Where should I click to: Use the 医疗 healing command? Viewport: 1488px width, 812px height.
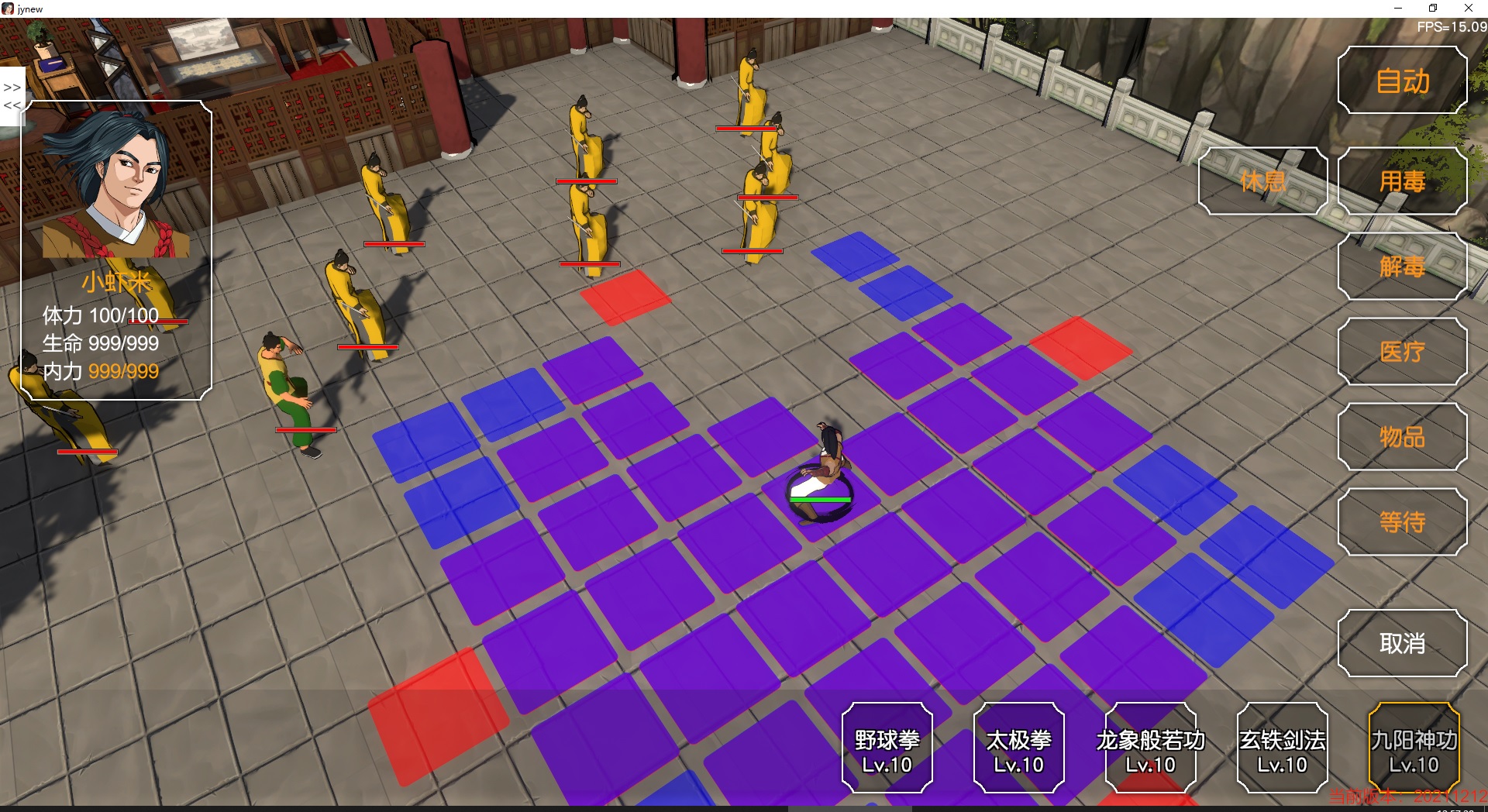[x=1403, y=352]
